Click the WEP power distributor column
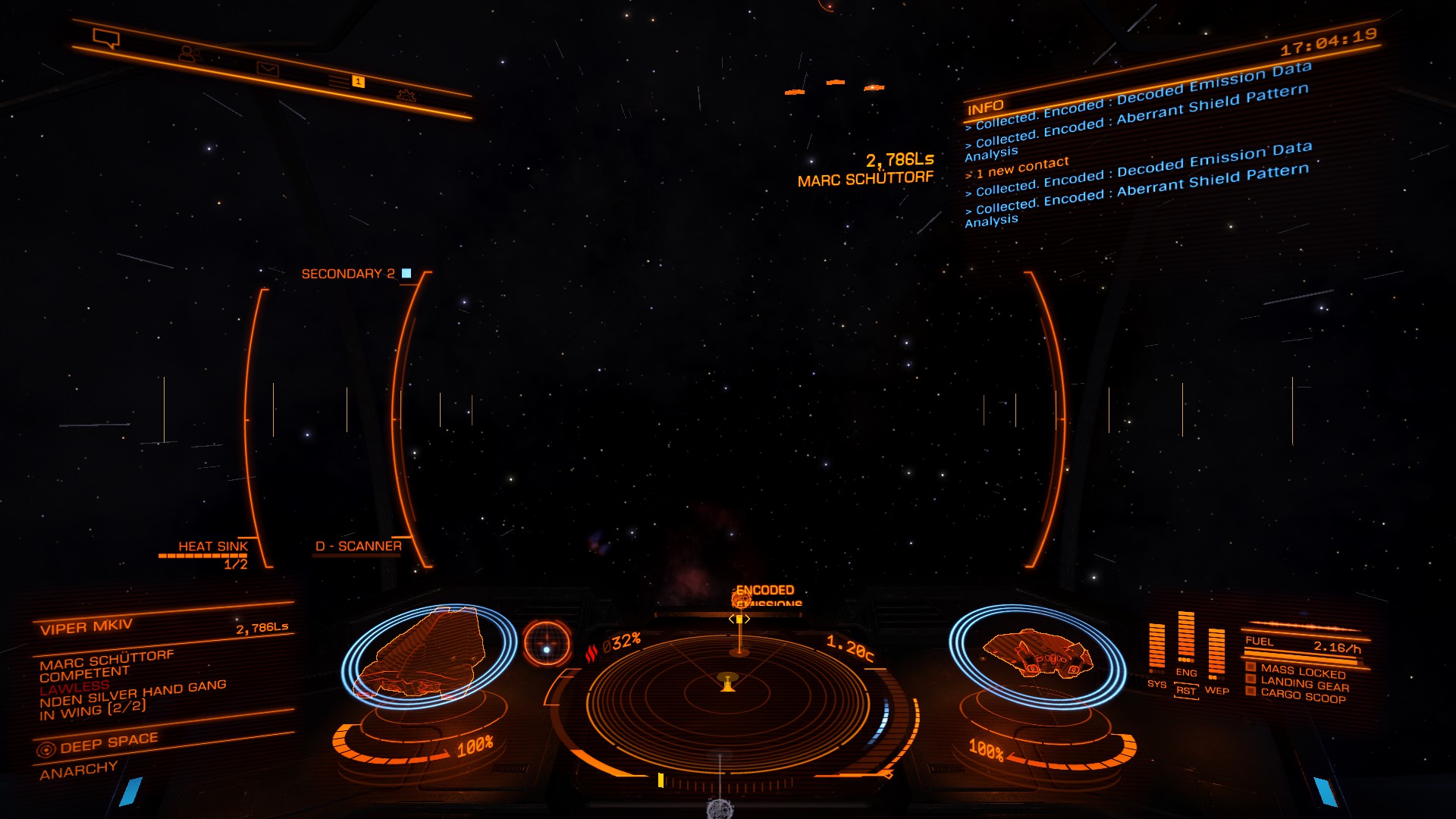 tap(1216, 654)
